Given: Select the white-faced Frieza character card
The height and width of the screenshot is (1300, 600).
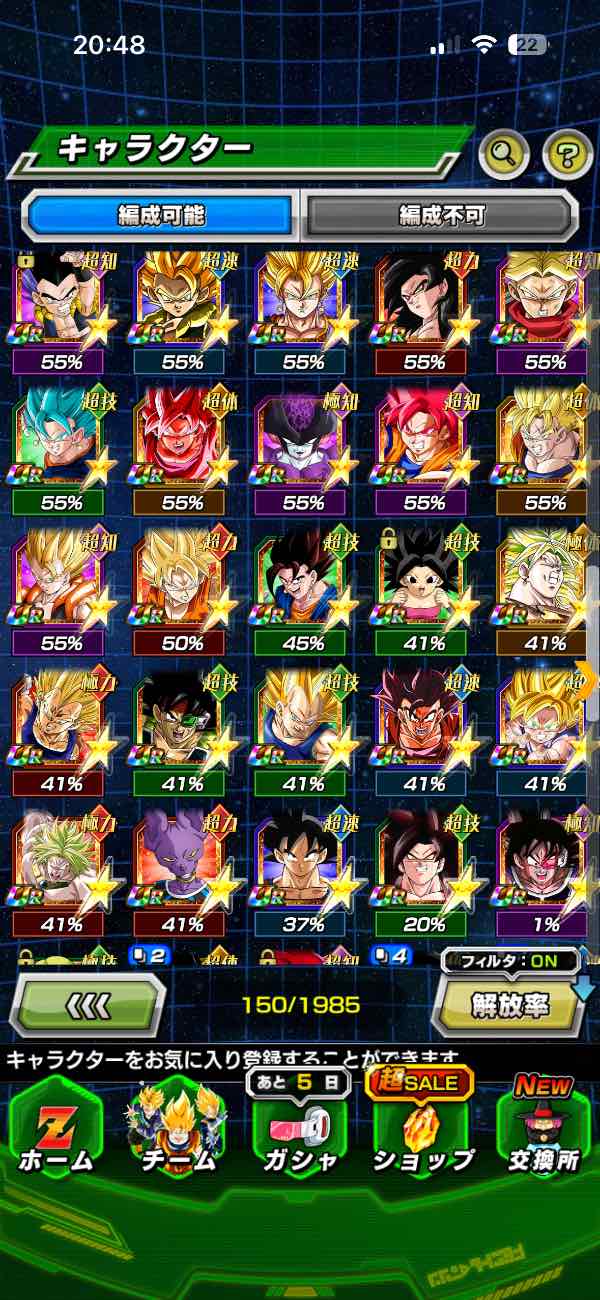Looking at the screenshot, I should pyautogui.click(x=303, y=450).
